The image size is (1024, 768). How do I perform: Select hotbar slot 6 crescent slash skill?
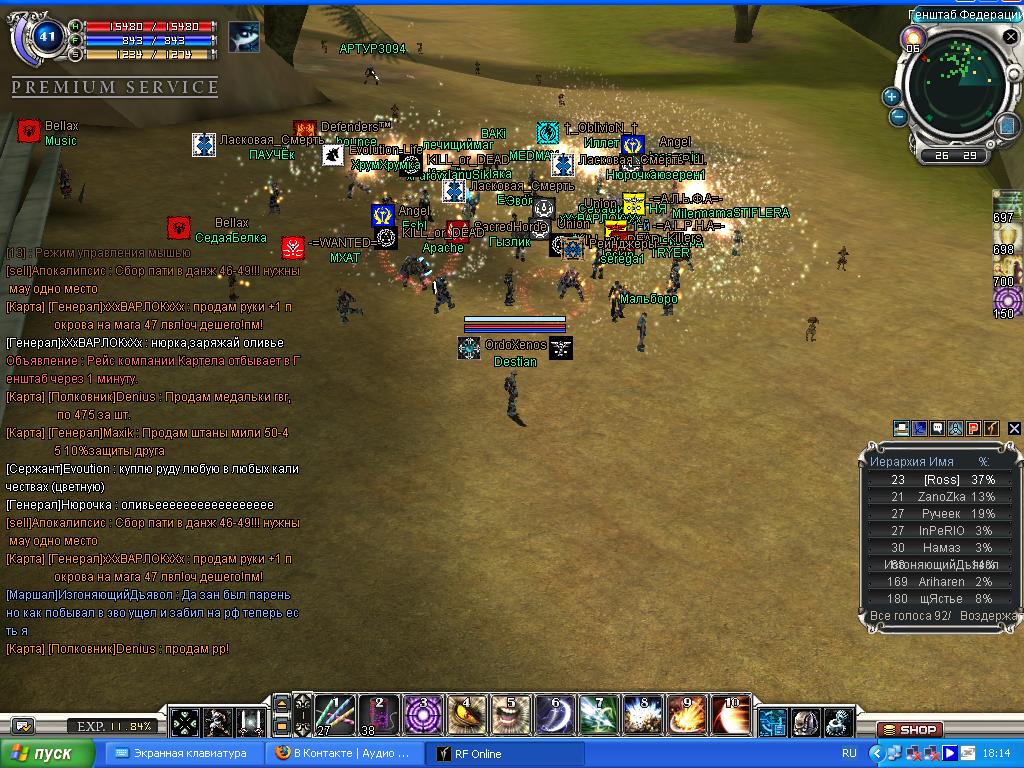pos(555,715)
